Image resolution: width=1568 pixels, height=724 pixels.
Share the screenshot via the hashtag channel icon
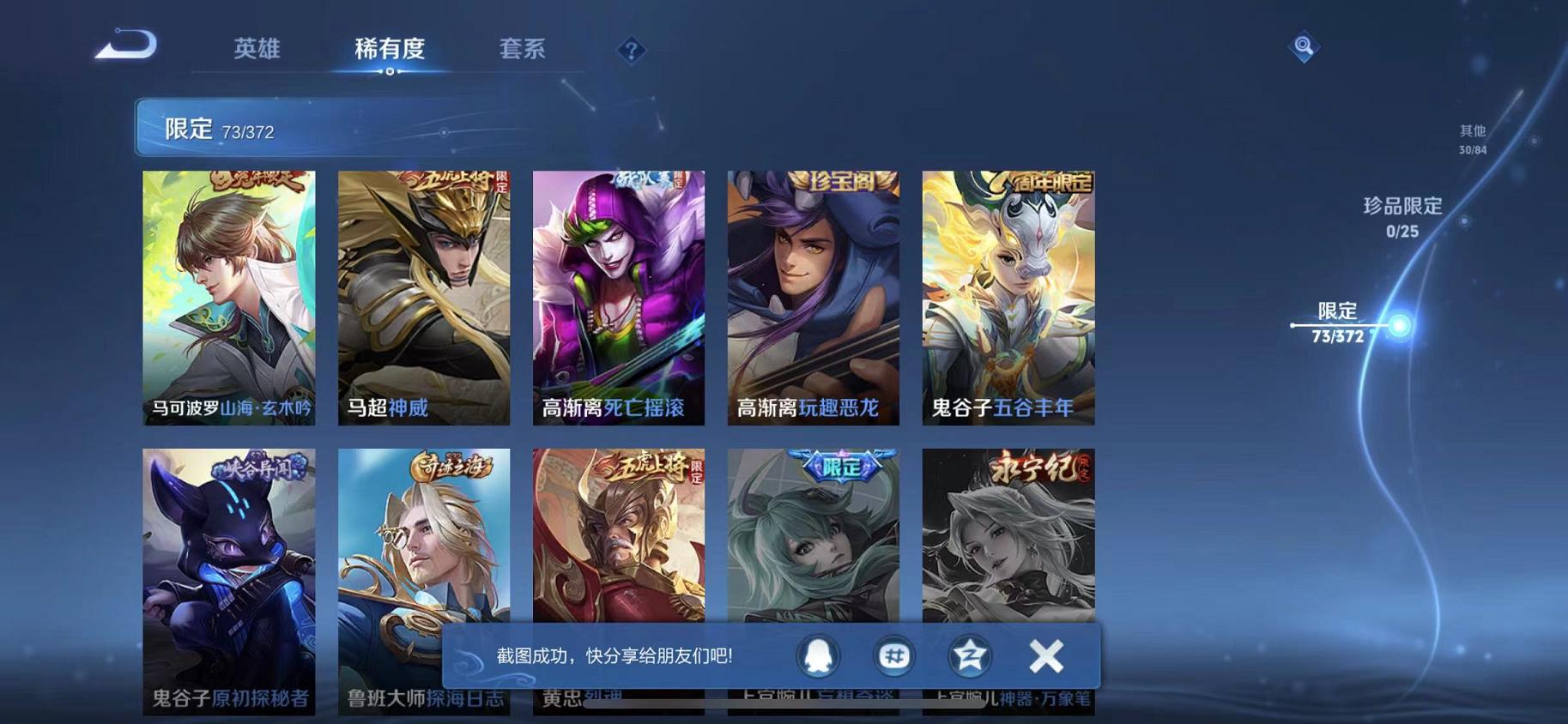point(893,655)
